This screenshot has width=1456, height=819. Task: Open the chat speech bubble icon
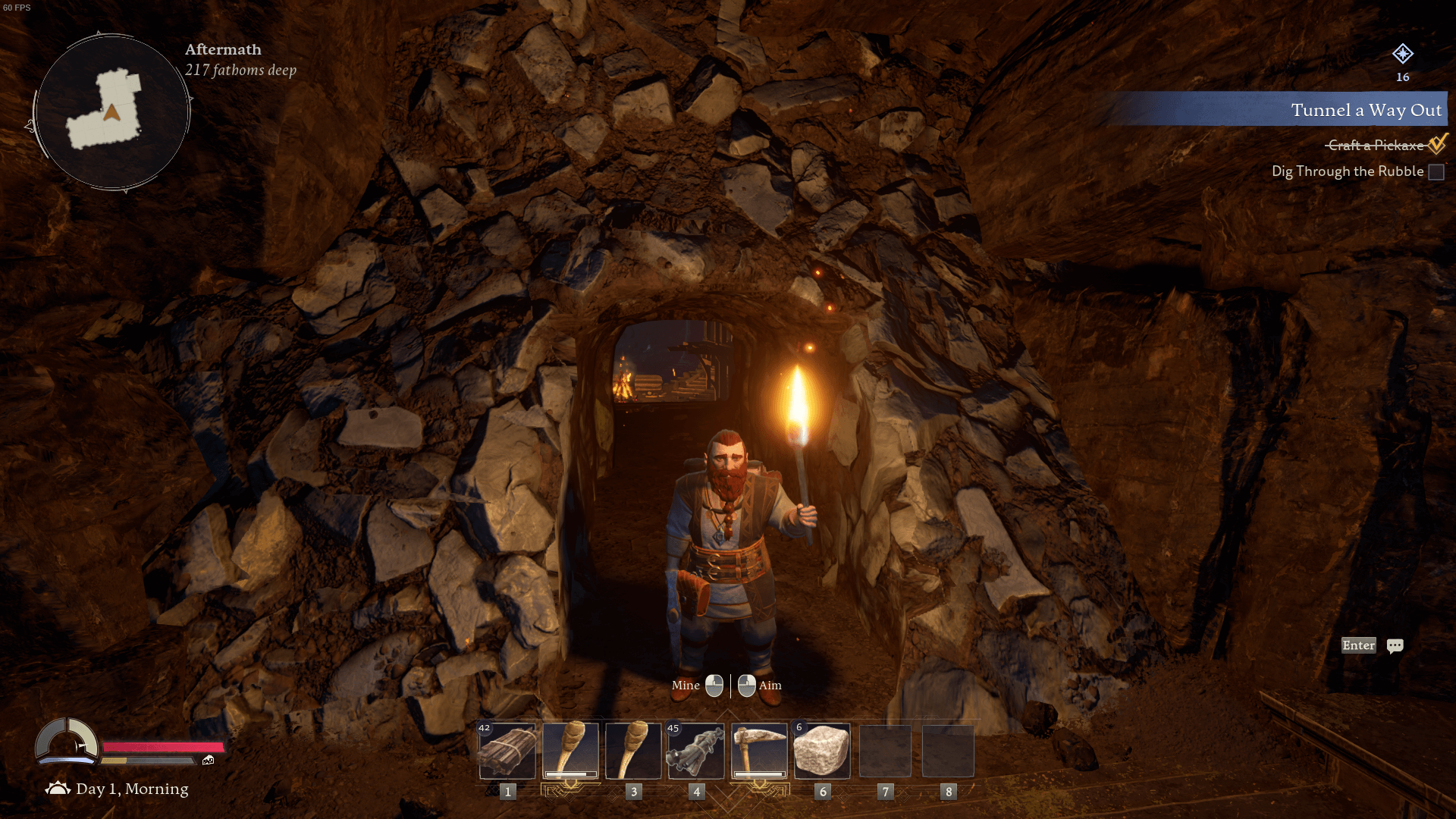(x=1395, y=645)
